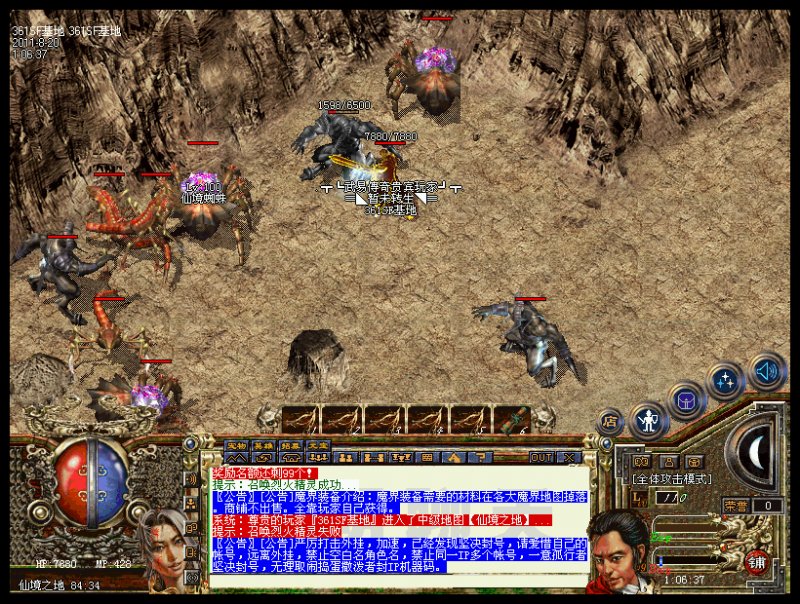
Task: Click the OUT logout button
Action: [541, 457]
